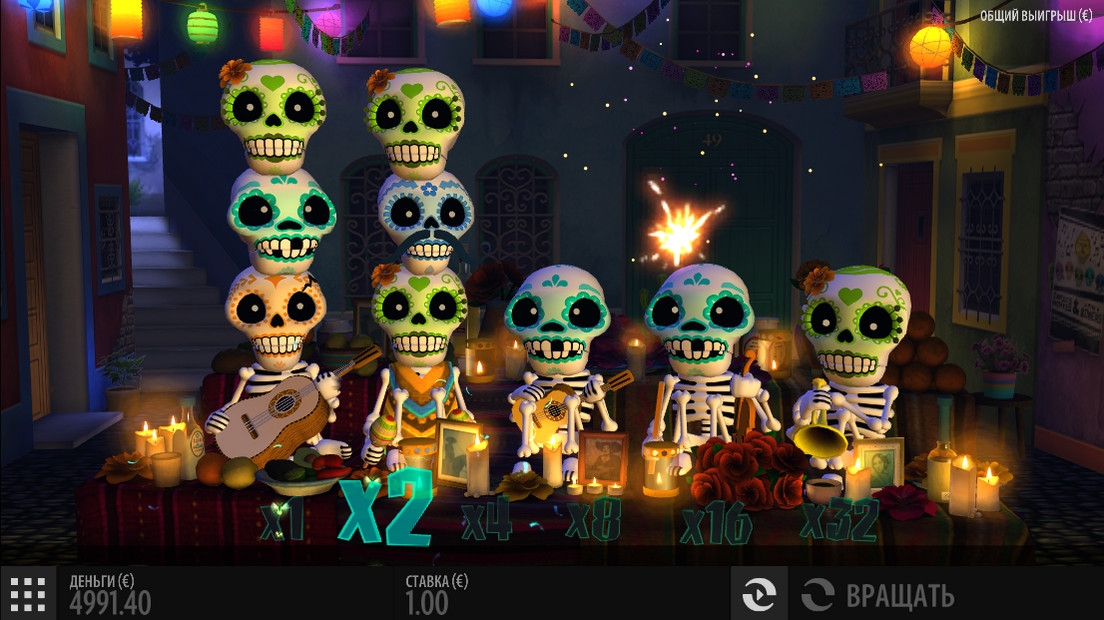Open the nine-dot grid menu
This screenshot has height=620, width=1104.
[28, 594]
